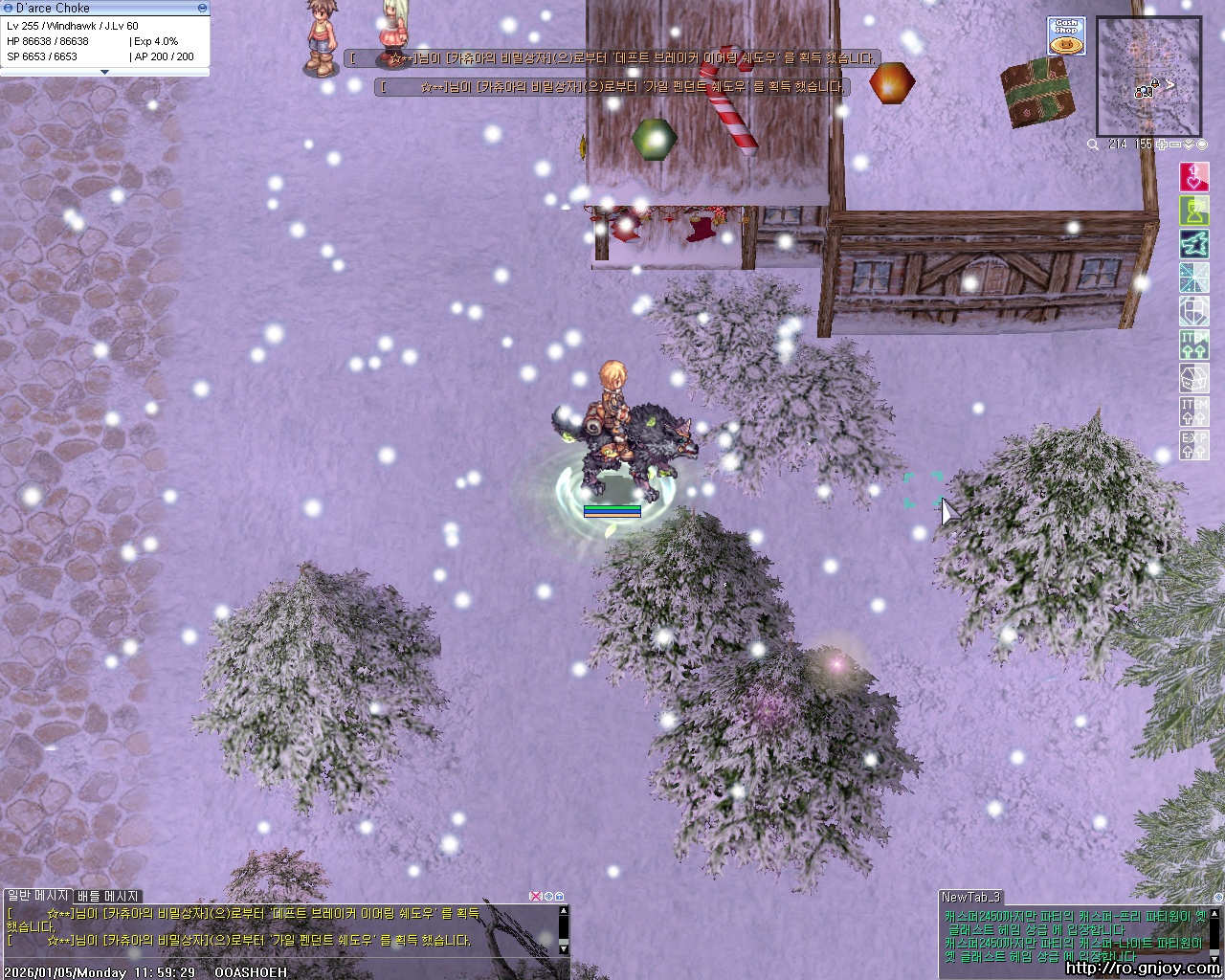Image resolution: width=1225 pixels, height=980 pixels.
Task: Toggle the chat window lock icon
Action: point(560,897)
